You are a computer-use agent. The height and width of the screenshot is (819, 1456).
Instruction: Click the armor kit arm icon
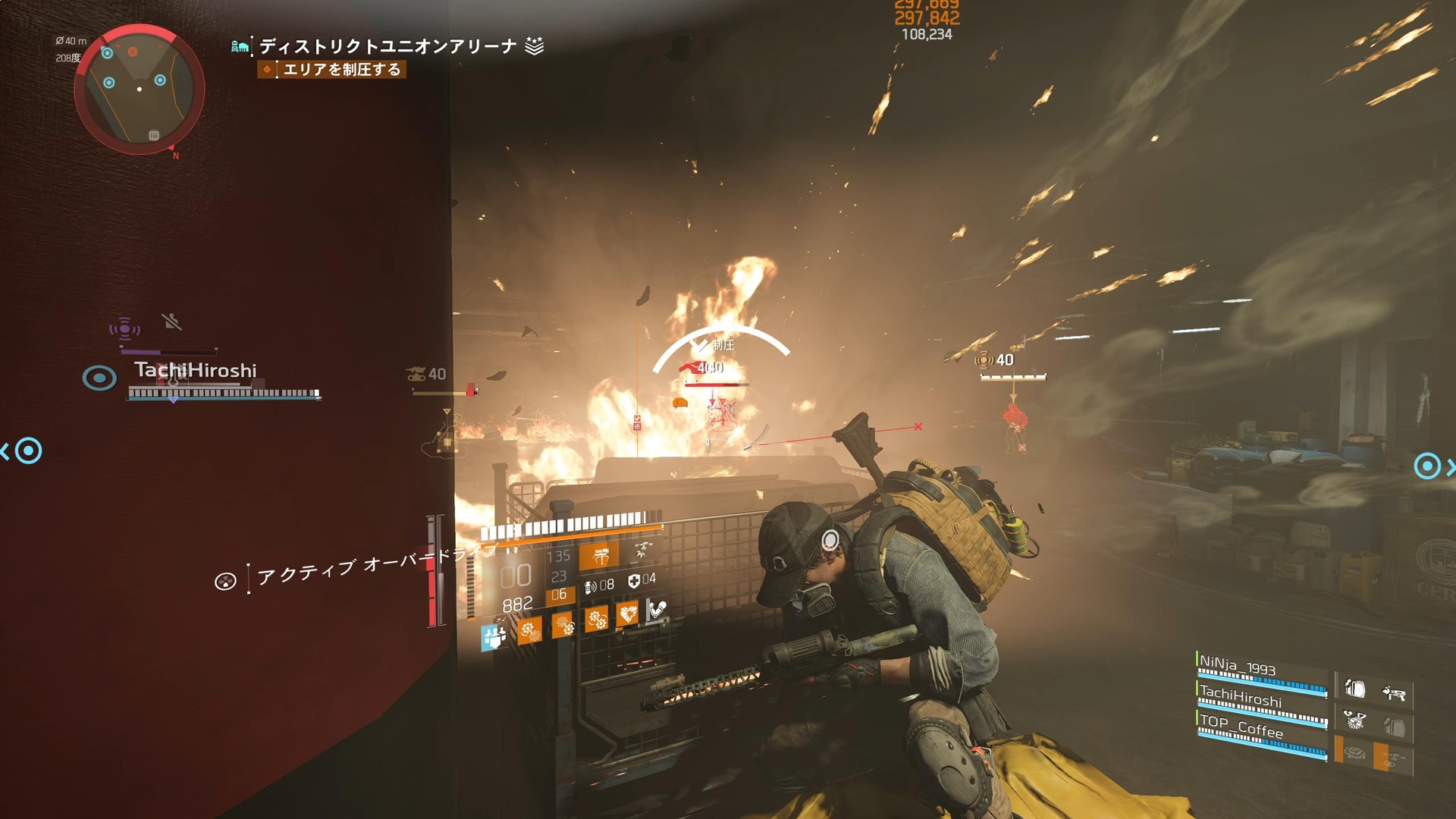click(656, 608)
